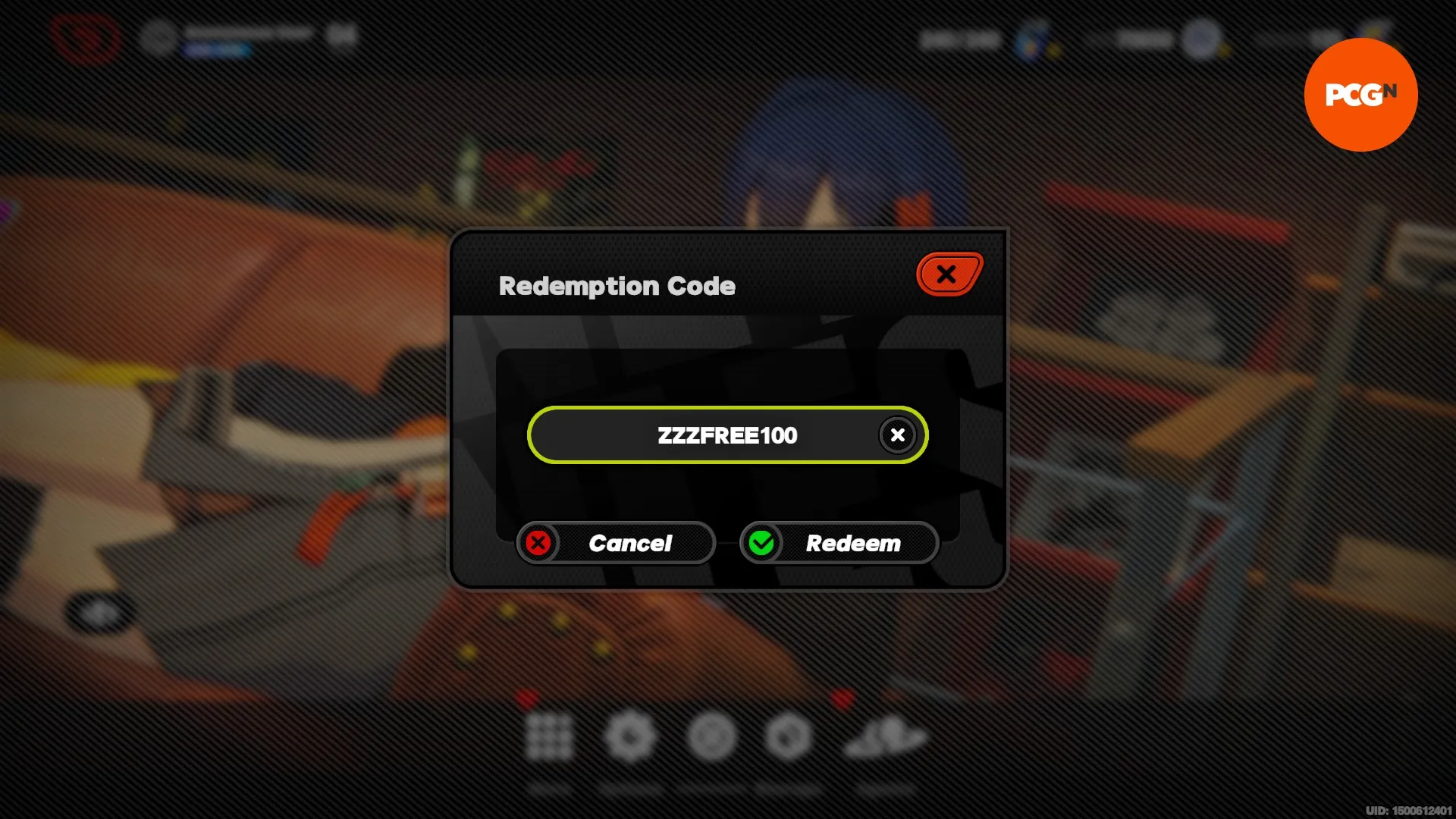Viewport: 1456px width, 819px height.
Task: Click the red X icon on Cancel
Action: pos(538,542)
